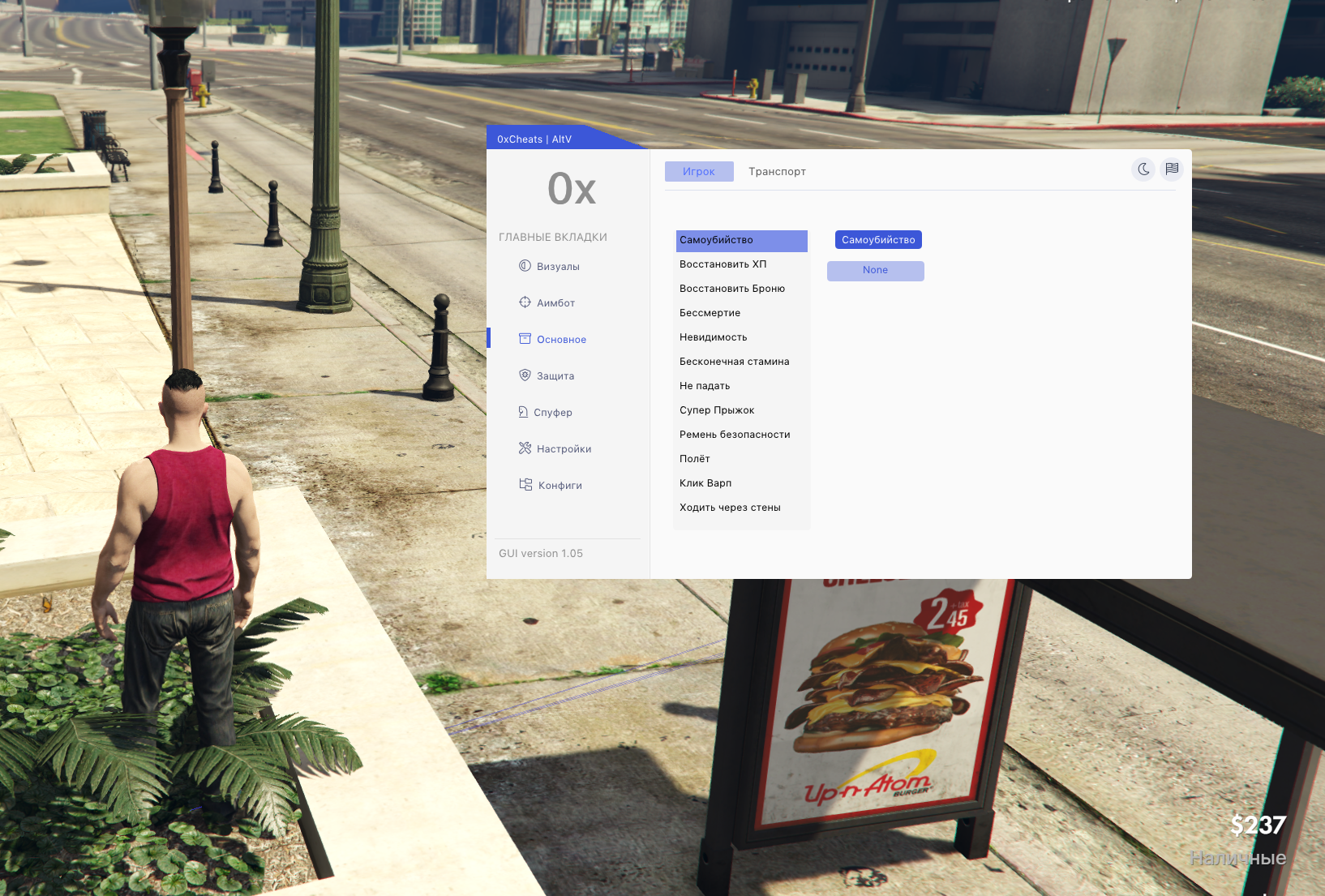This screenshot has width=1325, height=896.
Task: Select the Восстановить Броню list entry
Action: 732,289
